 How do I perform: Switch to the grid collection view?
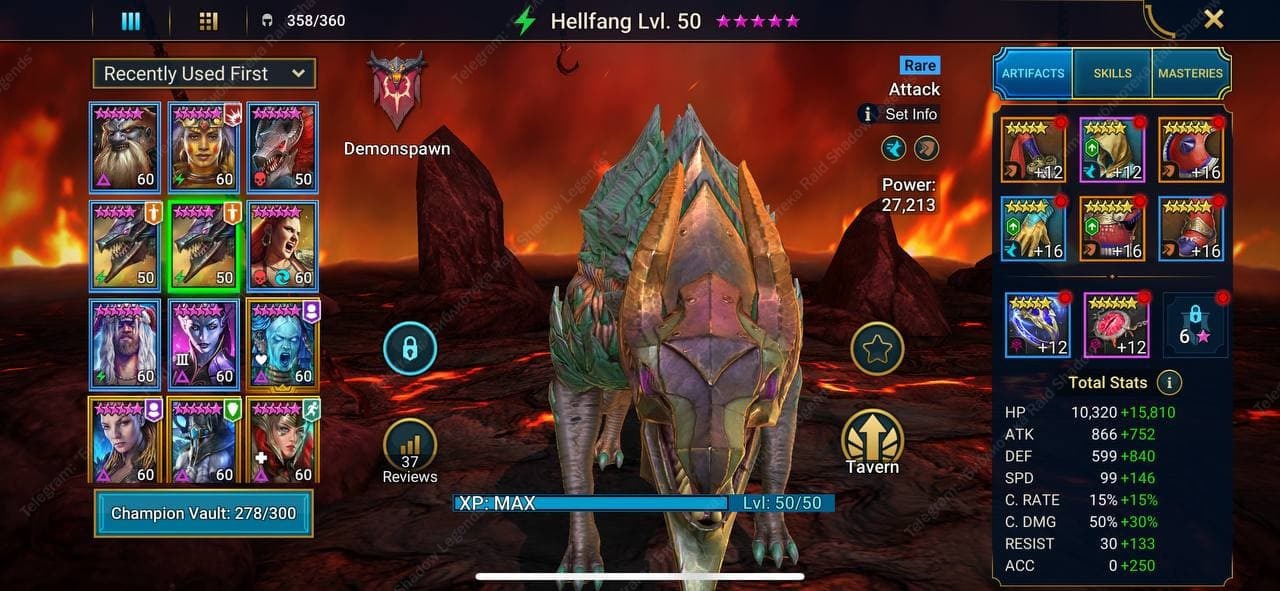click(x=208, y=21)
